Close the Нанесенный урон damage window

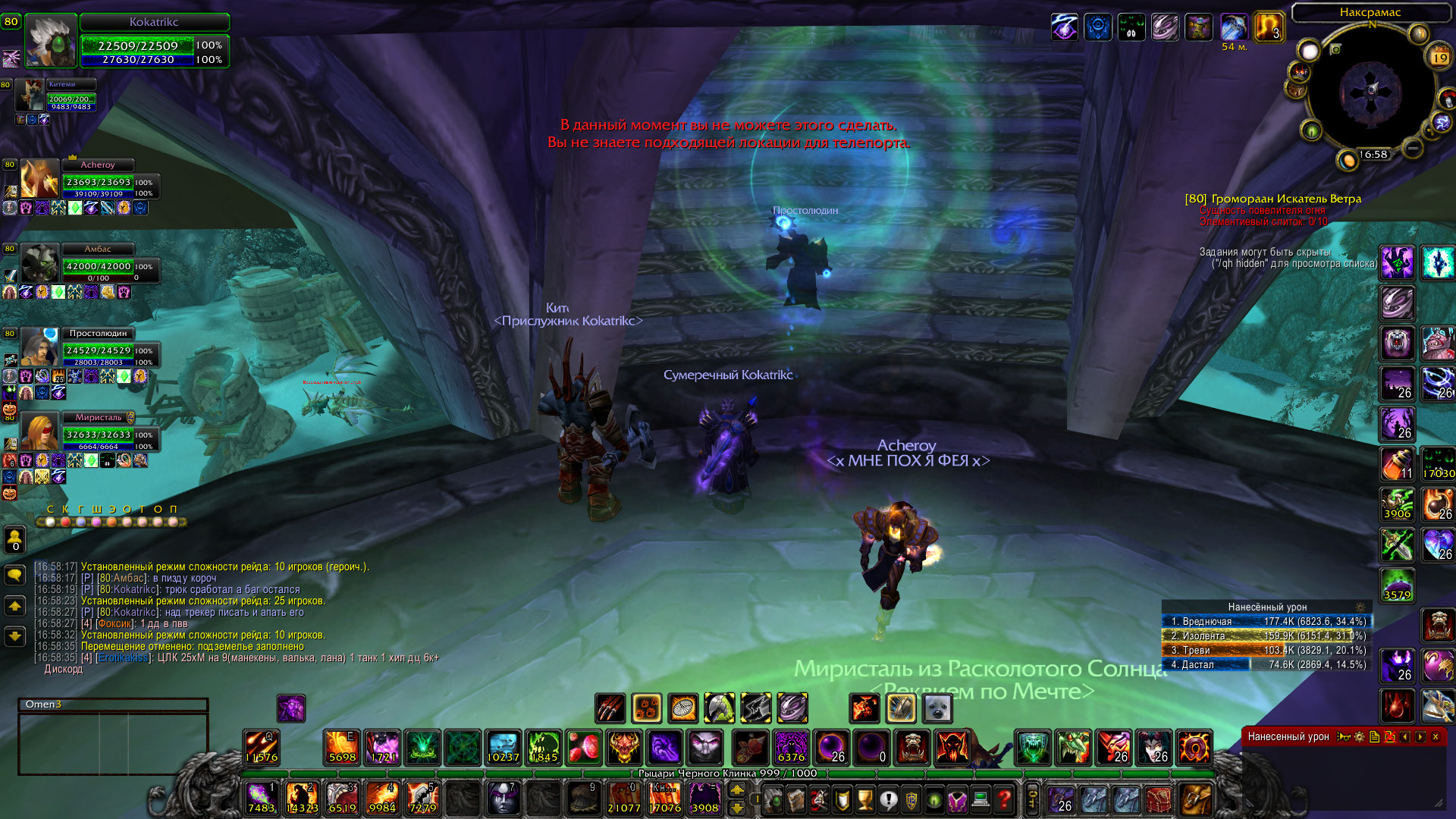tap(1436, 736)
